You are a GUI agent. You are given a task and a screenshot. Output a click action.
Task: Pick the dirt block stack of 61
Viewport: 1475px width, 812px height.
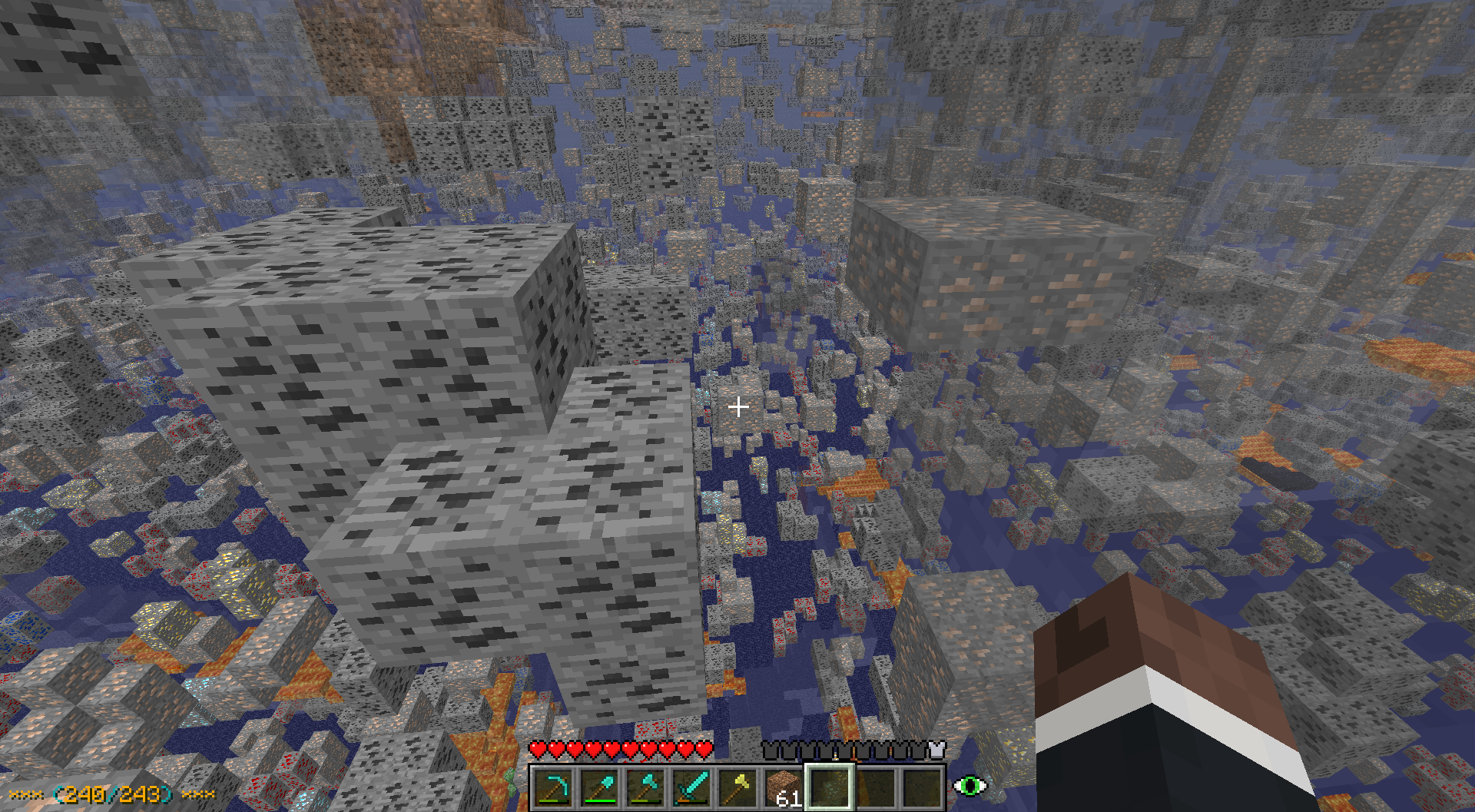(x=784, y=787)
